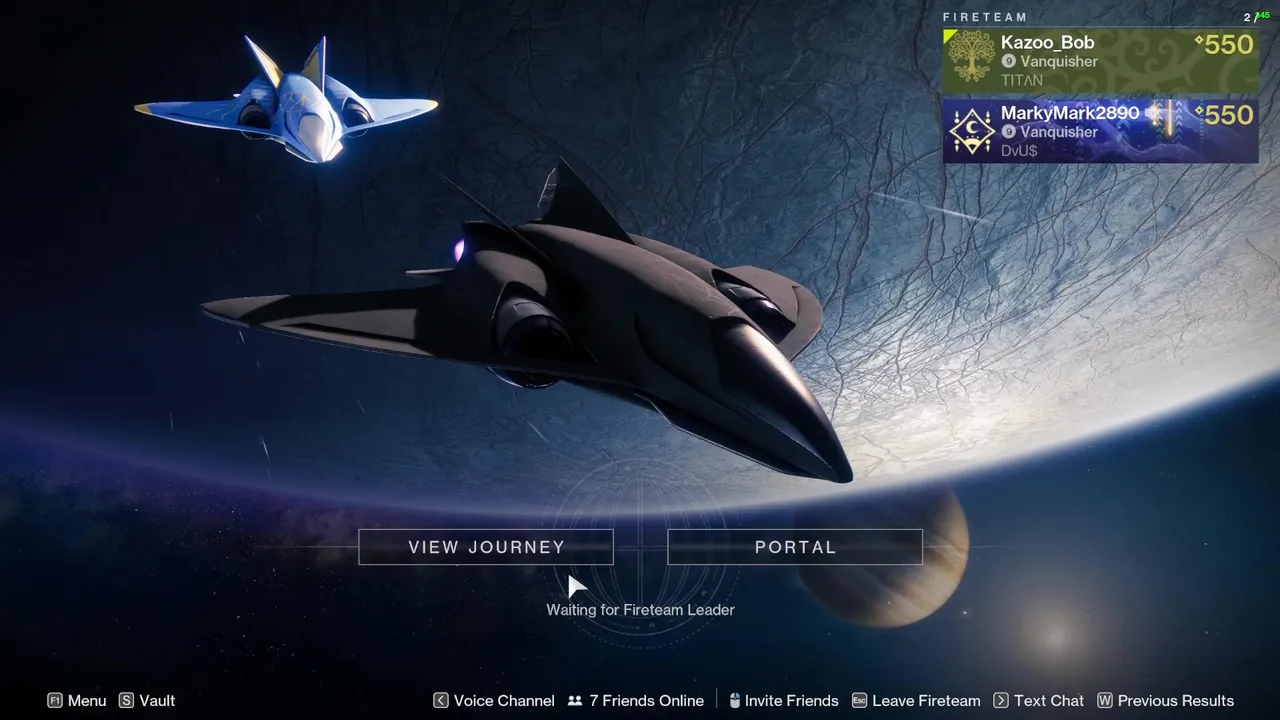Open the View Journey screen
The height and width of the screenshot is (720, 1280).
coord(486,547)
